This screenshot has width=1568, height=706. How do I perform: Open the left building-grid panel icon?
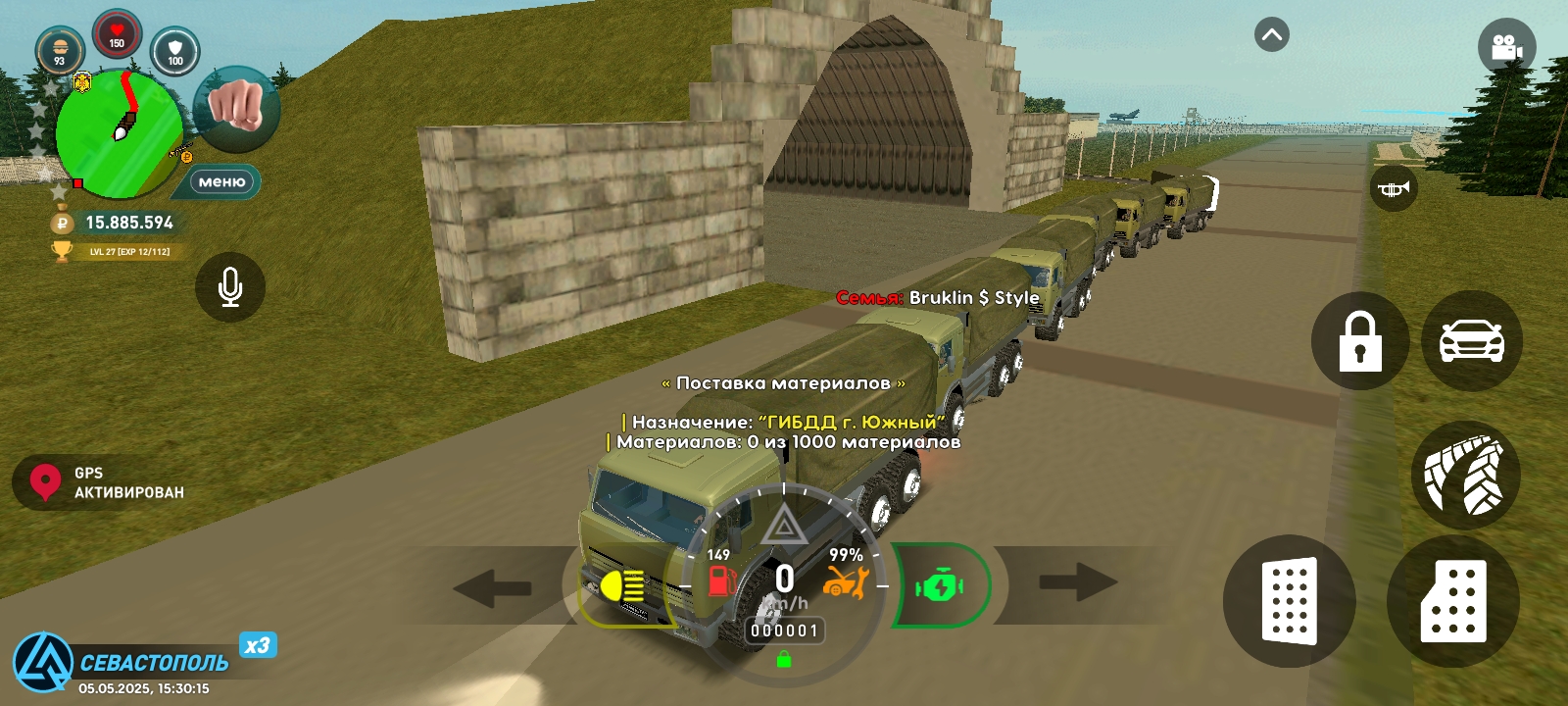click(1289, 603)
